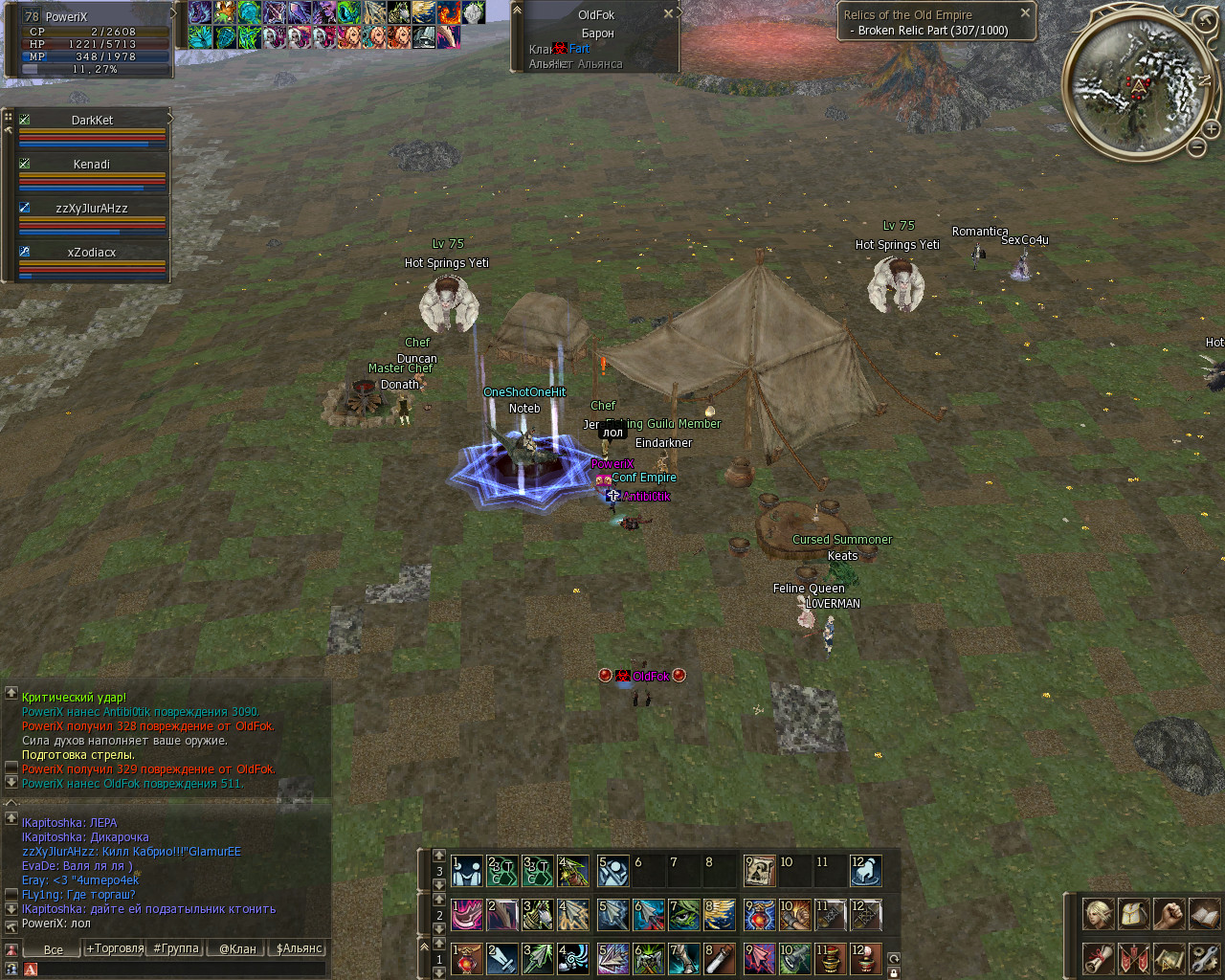Zoom out the minimap with minus button

tap(1197, 147)
